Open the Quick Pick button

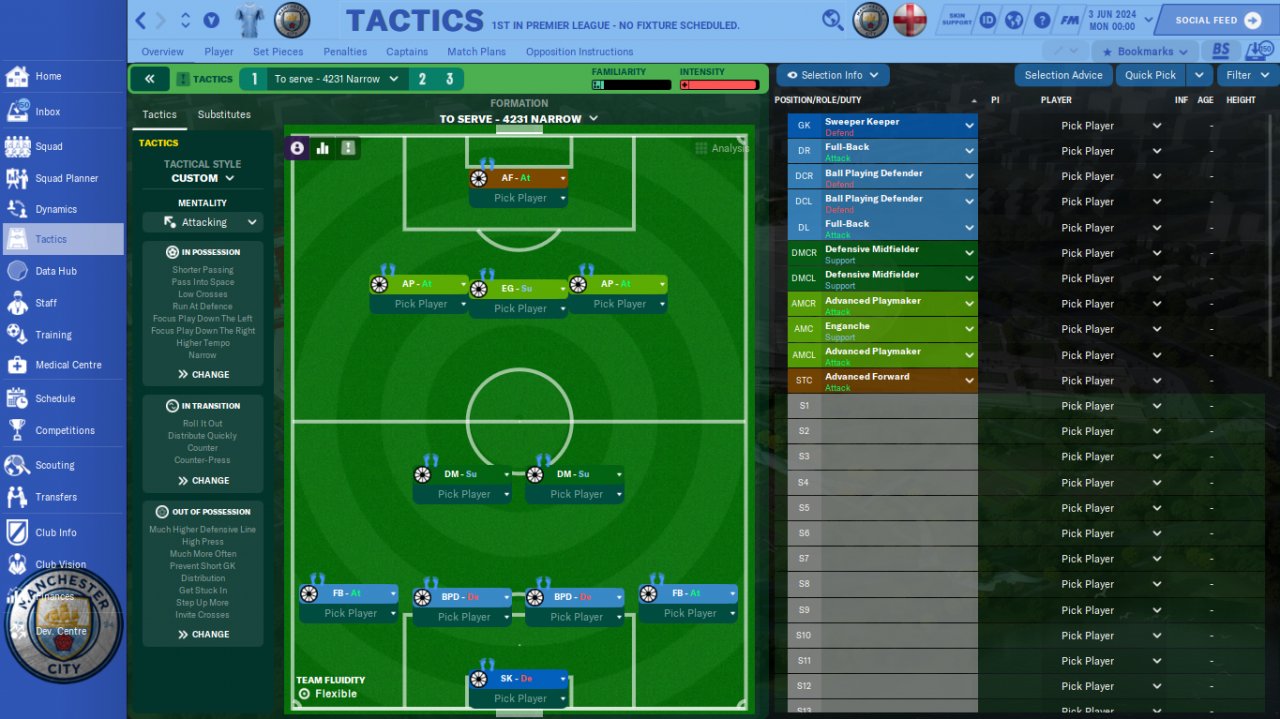1150,75
